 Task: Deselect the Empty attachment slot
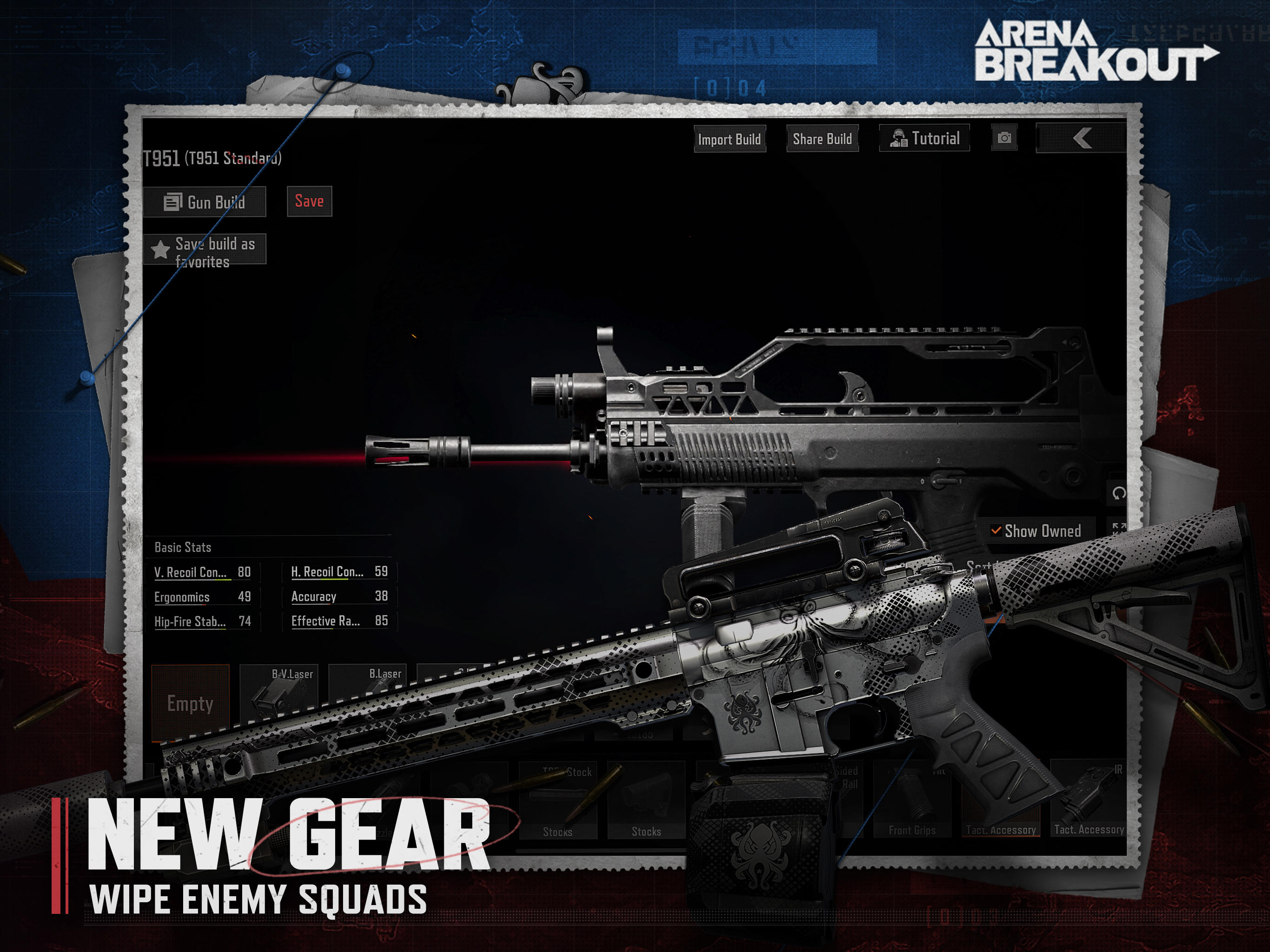[191, 701]
